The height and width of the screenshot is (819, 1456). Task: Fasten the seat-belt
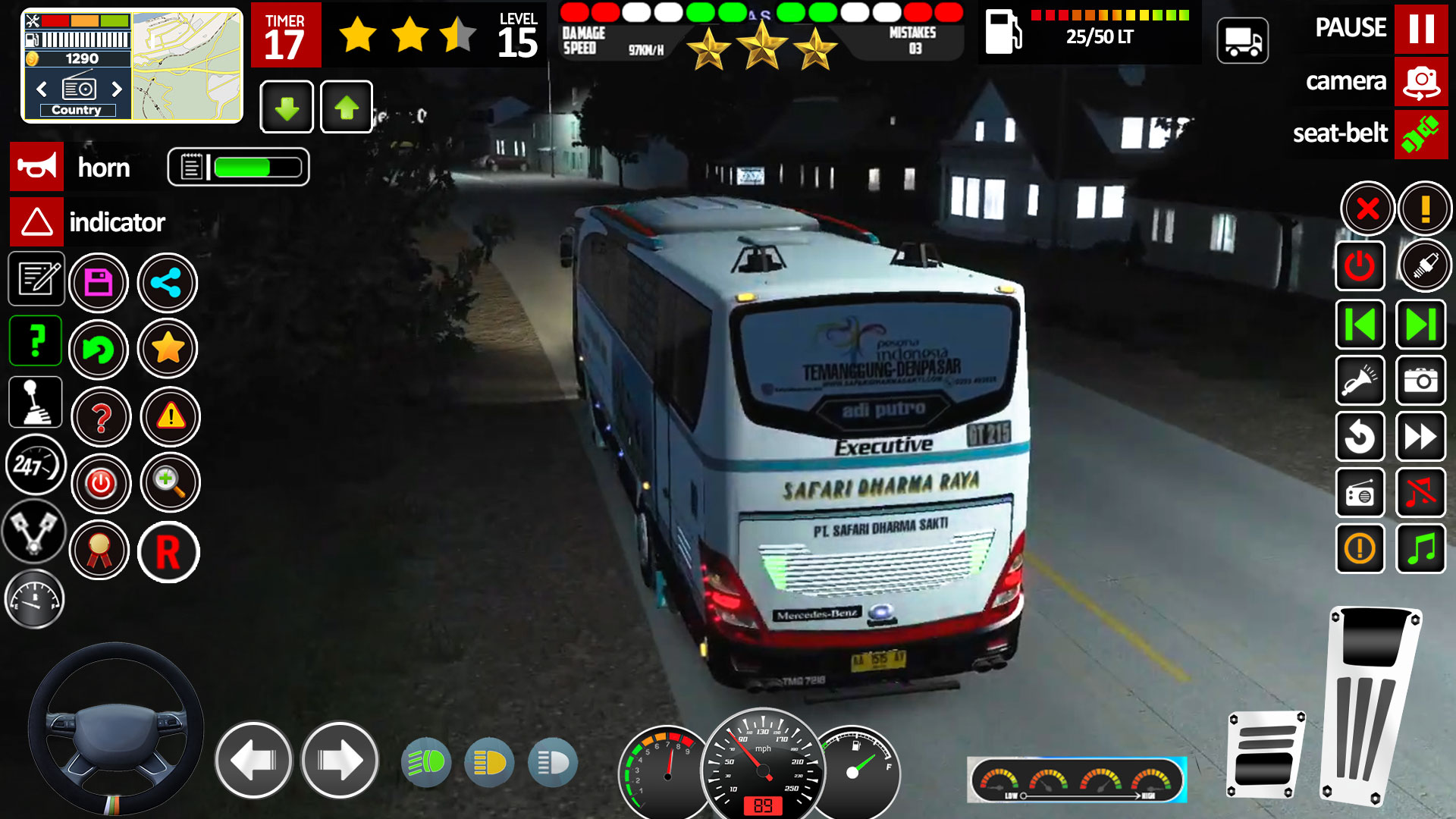pos(1420,133)
